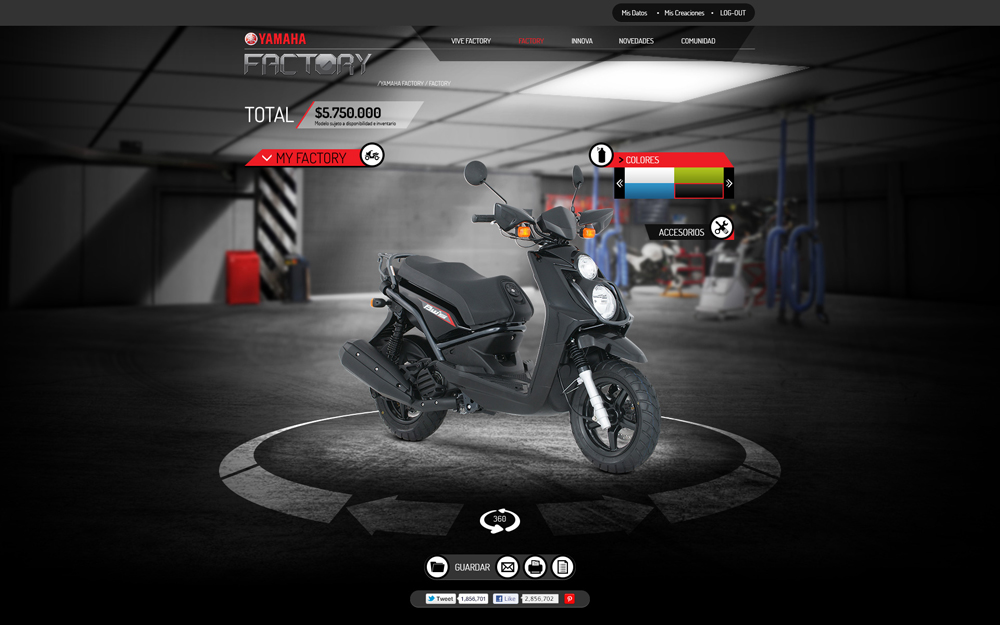The height and width of the screenshot is (625, 1000).
Task: Select the white color swatch
Action: click(x=649, y=175)
